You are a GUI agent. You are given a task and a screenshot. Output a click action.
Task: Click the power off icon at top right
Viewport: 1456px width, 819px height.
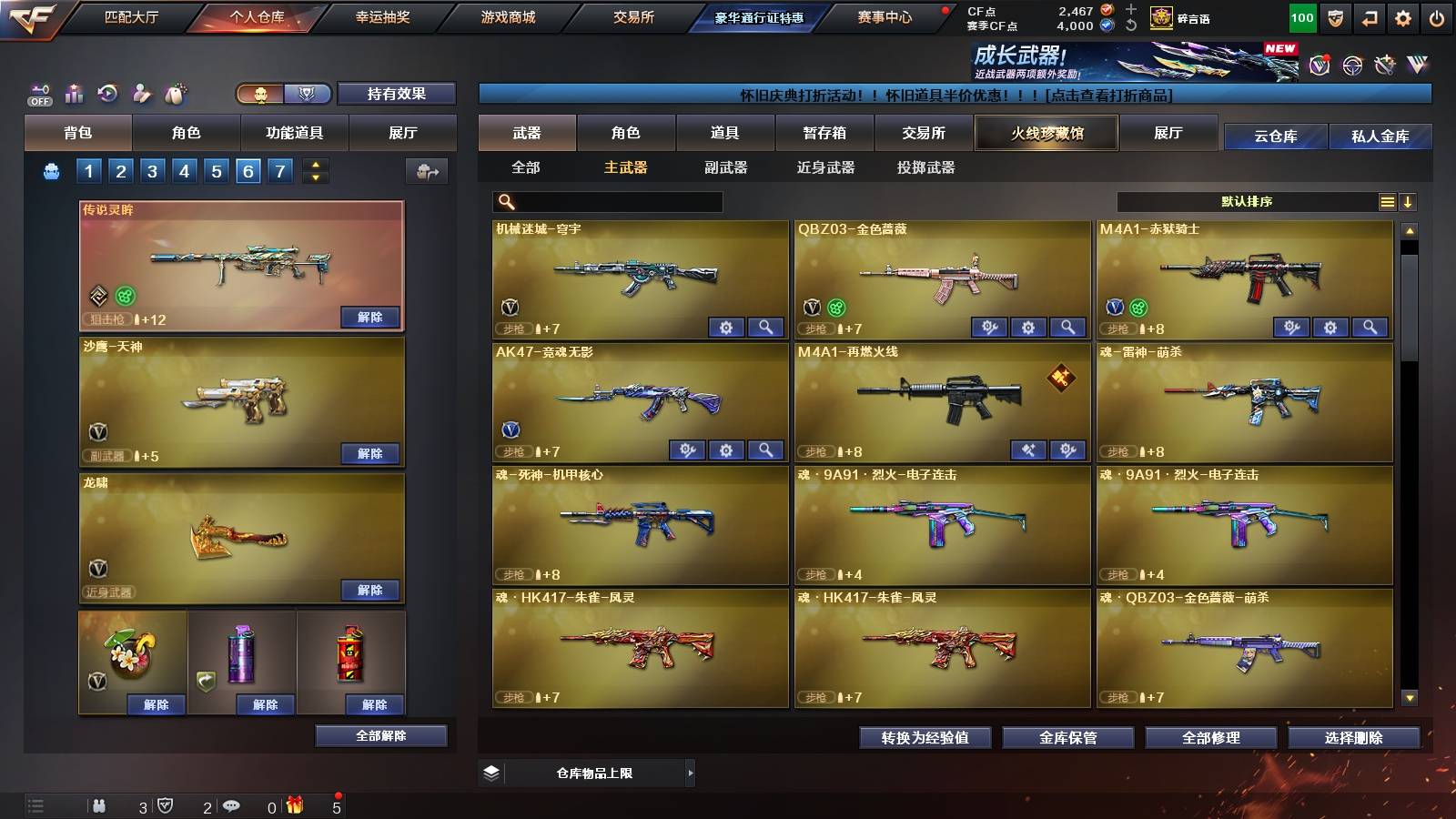coord(1438,16)
